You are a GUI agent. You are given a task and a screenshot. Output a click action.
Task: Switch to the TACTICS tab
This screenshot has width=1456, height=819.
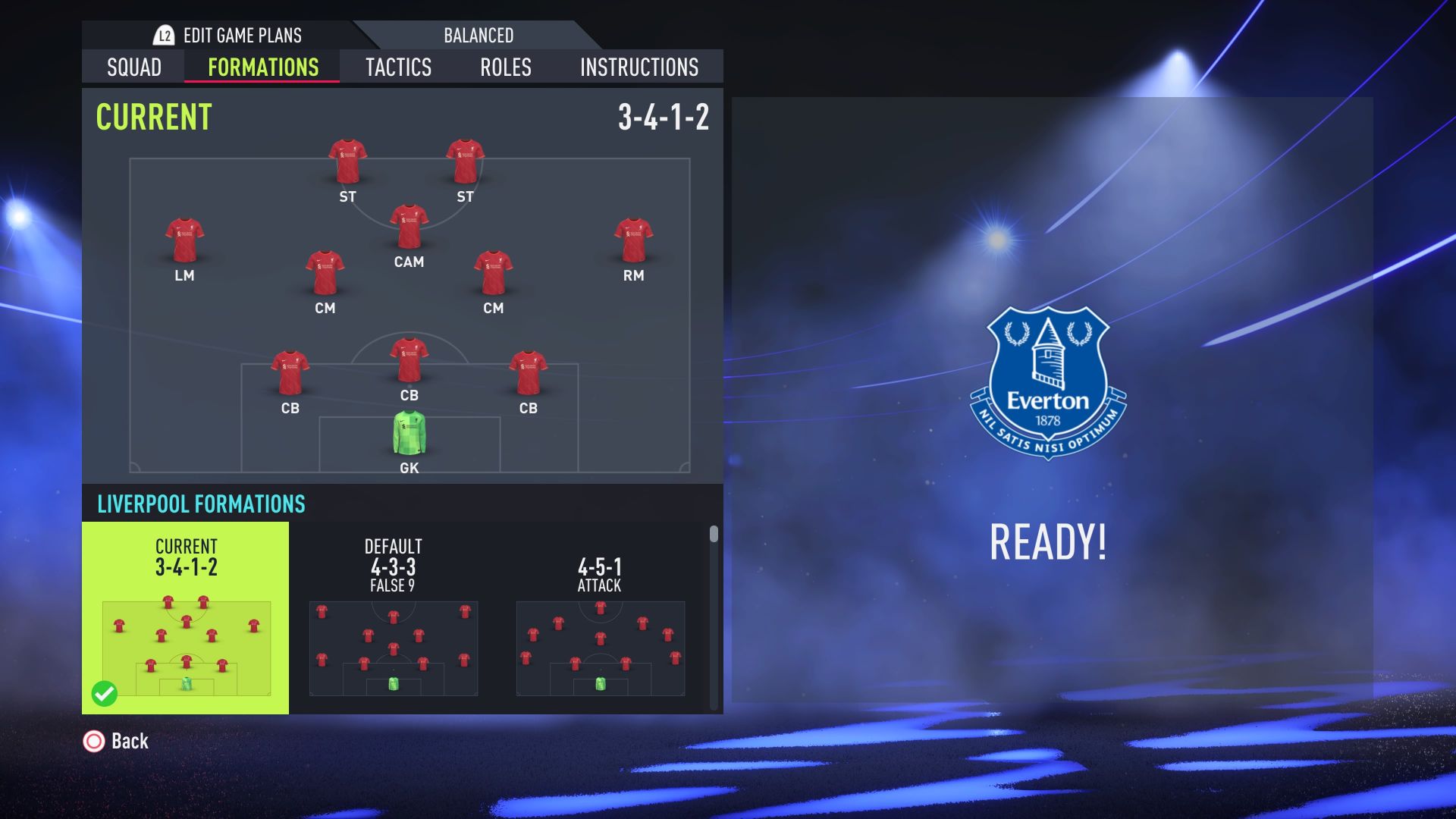tap(399, 67)
